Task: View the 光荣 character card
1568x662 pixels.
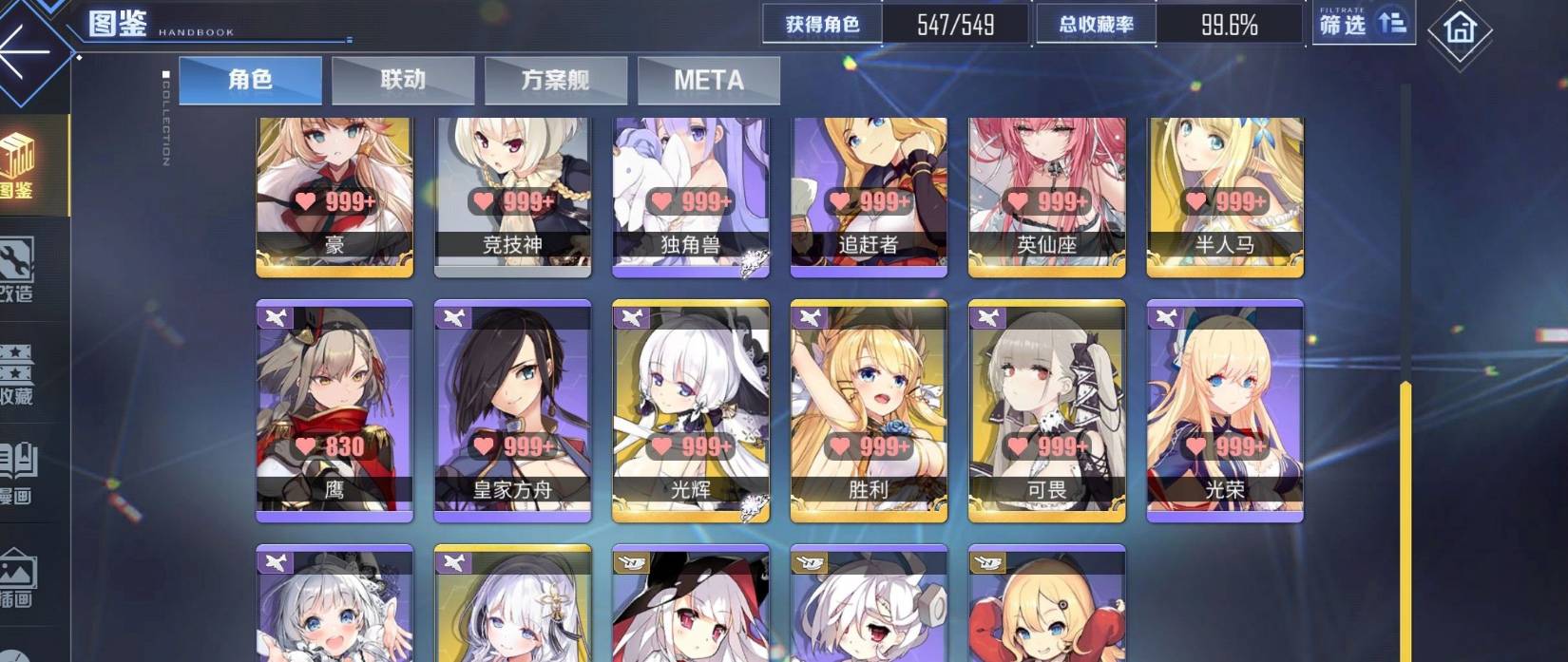Action: tap(1225, 410)
